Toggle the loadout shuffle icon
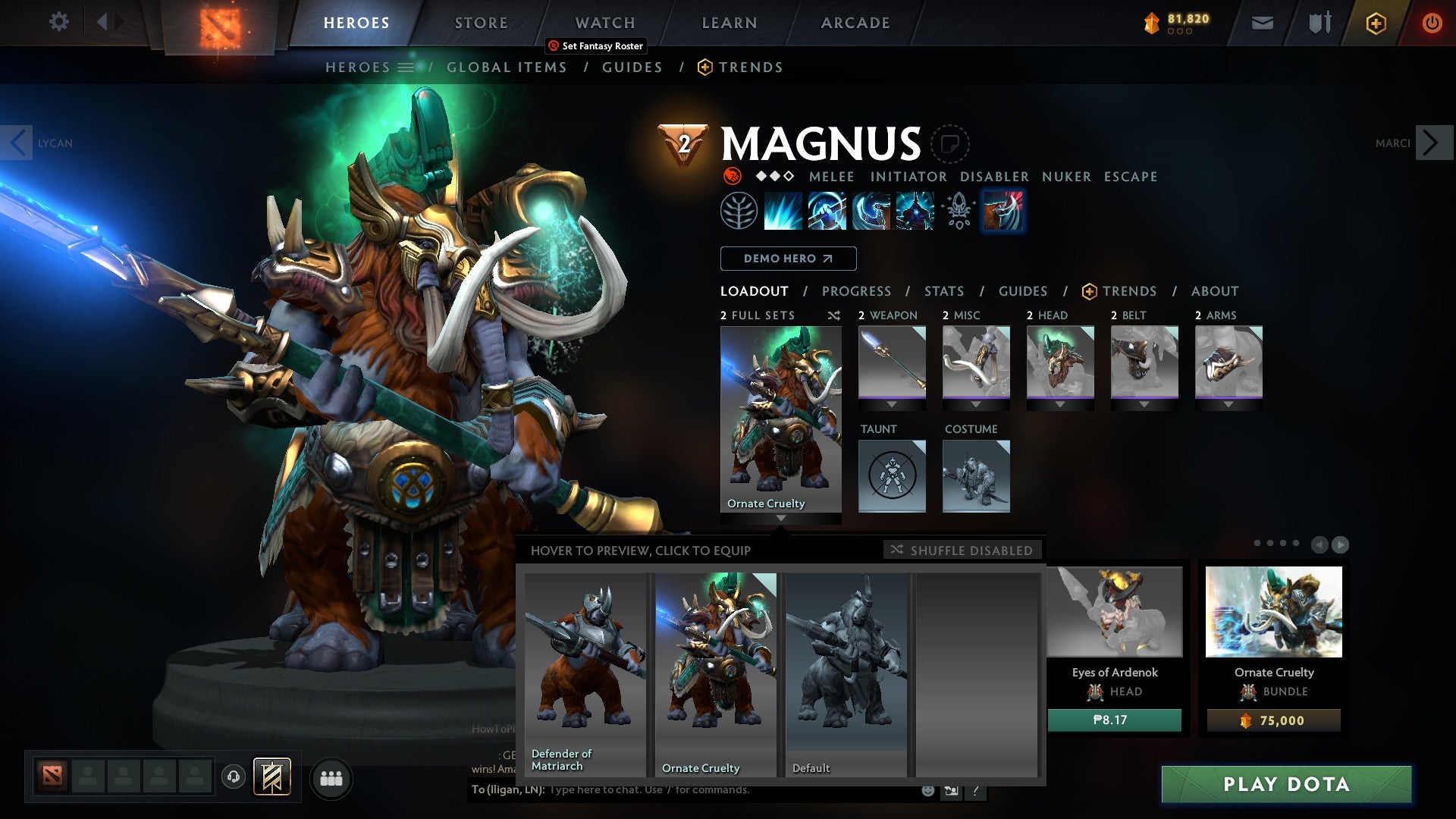Screen dimensions: 1456x819 pos(833,315)
